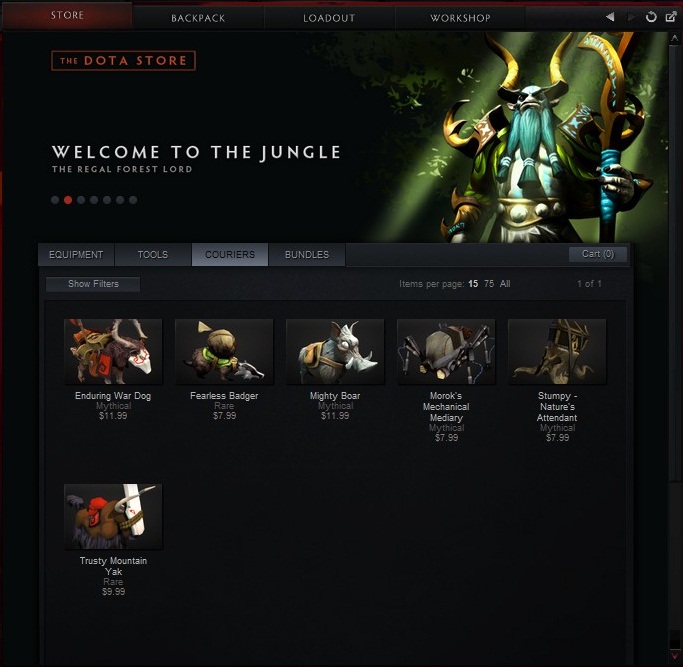Open the shopping cart

click(x=598, y=254)
